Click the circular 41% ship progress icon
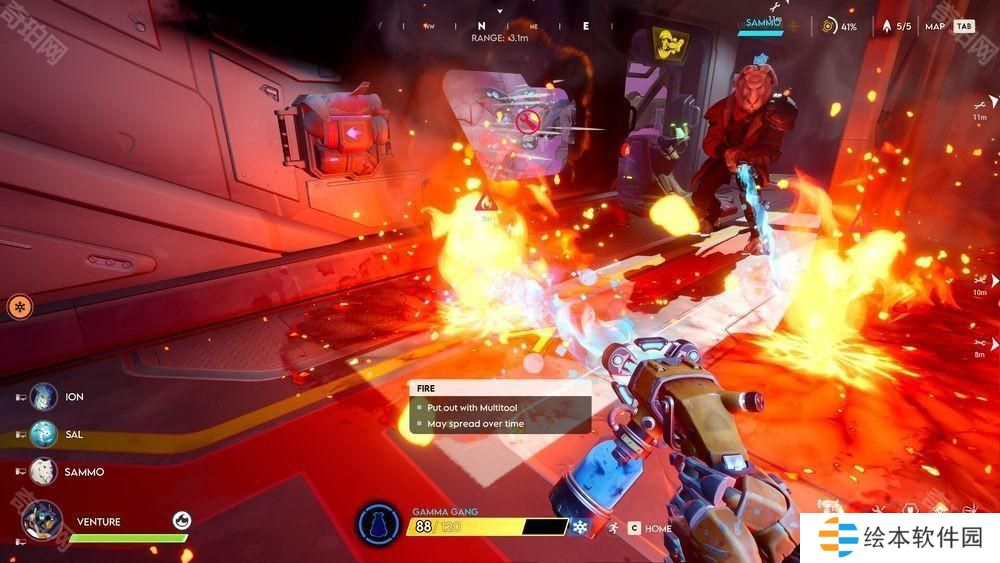Image resolution: width=1000 pixels, height=563 pixels. tap(828, 27)
